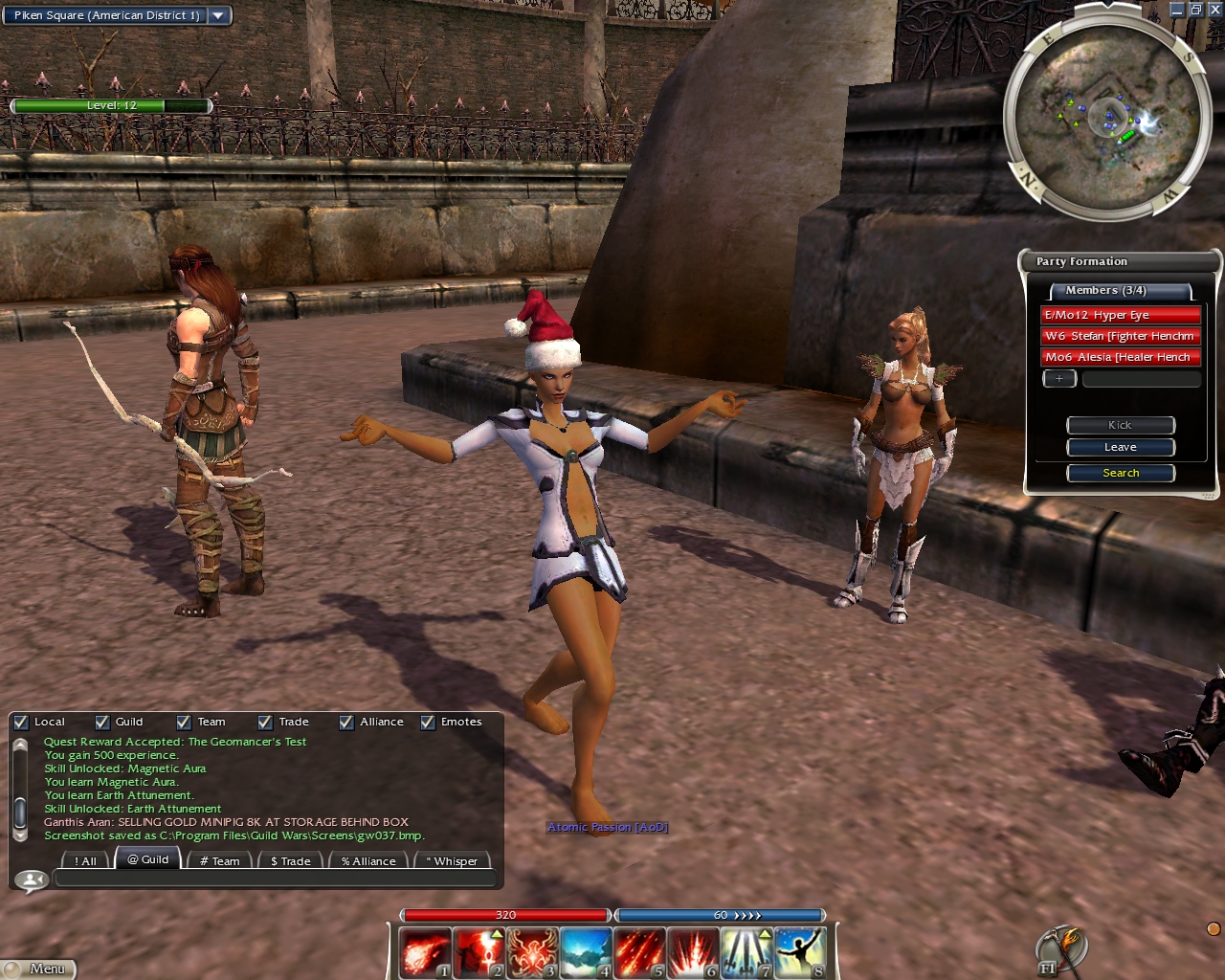Minimize the game window
Viewport: 1225px width, 980px height.
[x=1177, y=10]
